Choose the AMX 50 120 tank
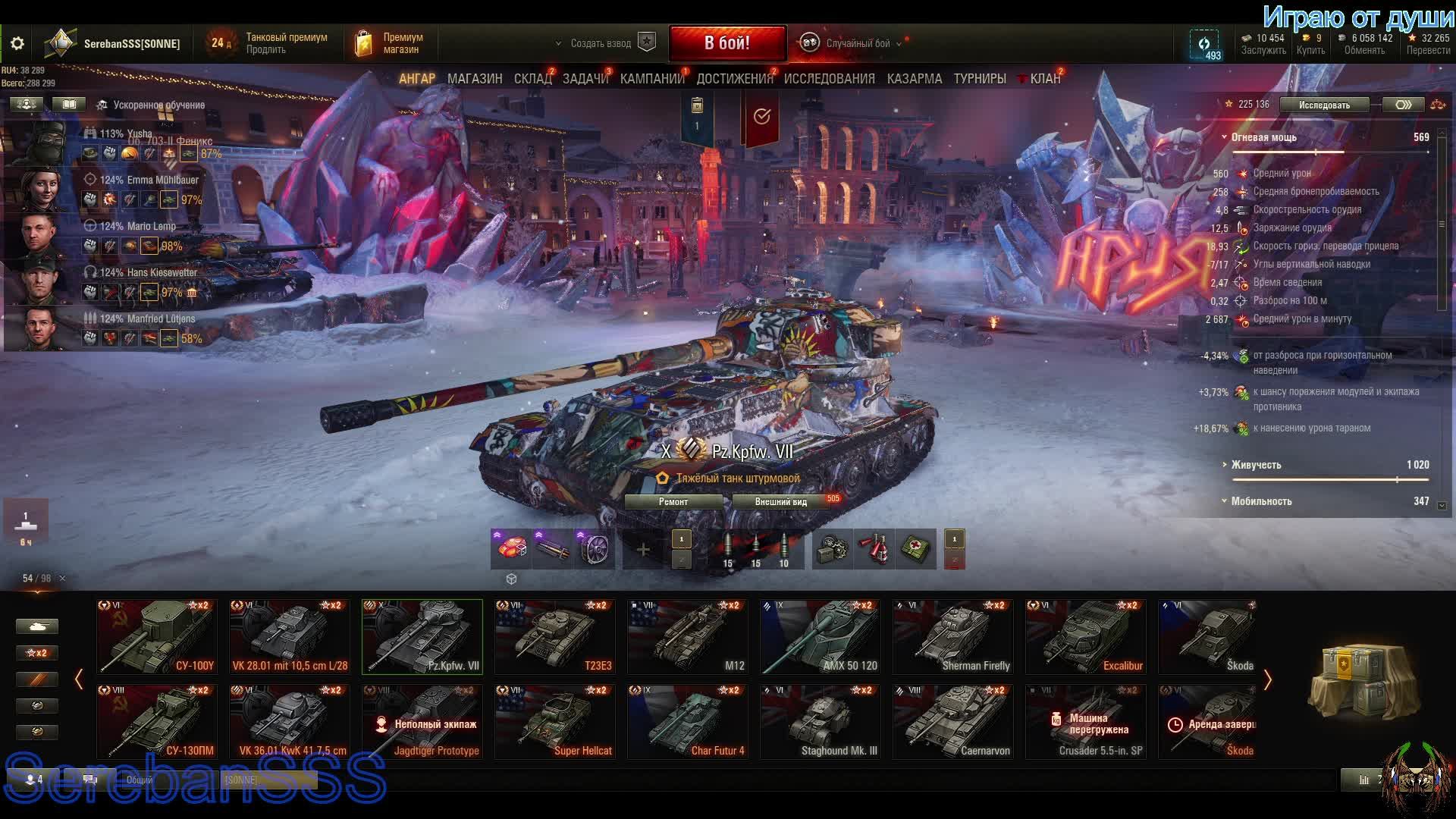This screenshot has width=1456, height=819. (x=821, y=637)
